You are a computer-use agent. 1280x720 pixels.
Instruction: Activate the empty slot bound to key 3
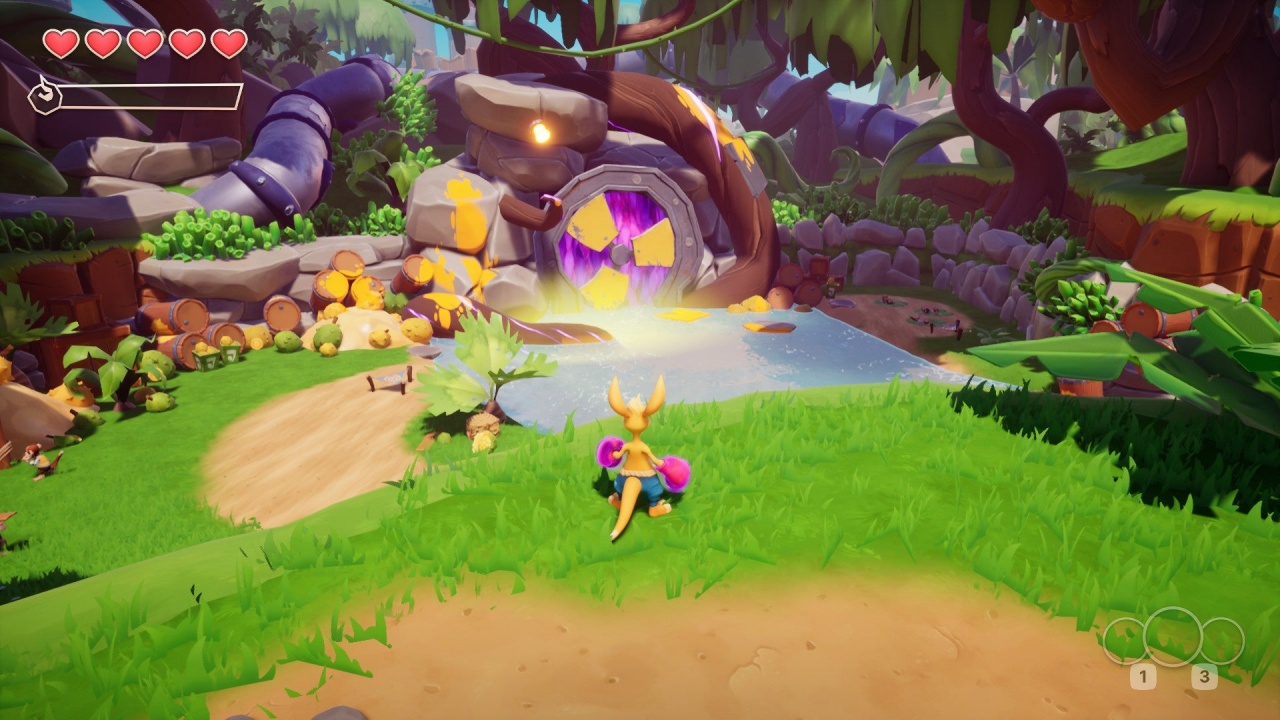1222,640
